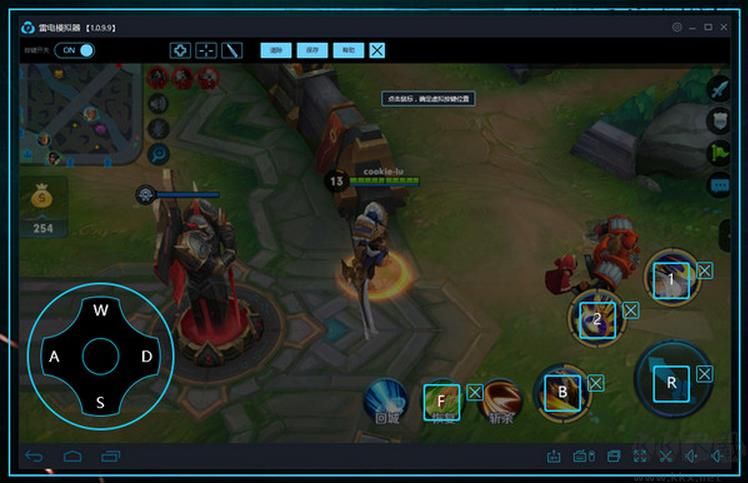This screenshot has height=484, width=748.
Task: Choose the 清除 clear button in toolbar
Action: tap(275, 50)
